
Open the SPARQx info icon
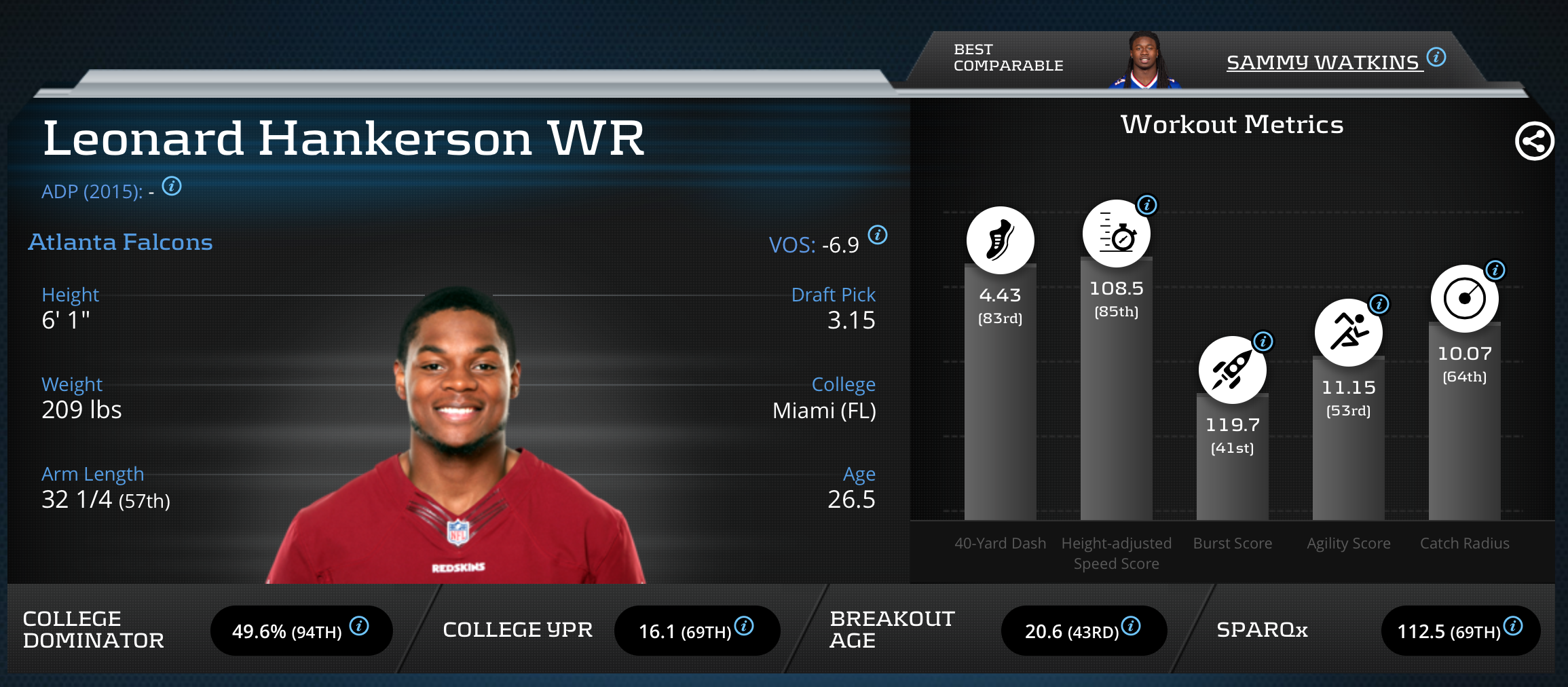1513,625
